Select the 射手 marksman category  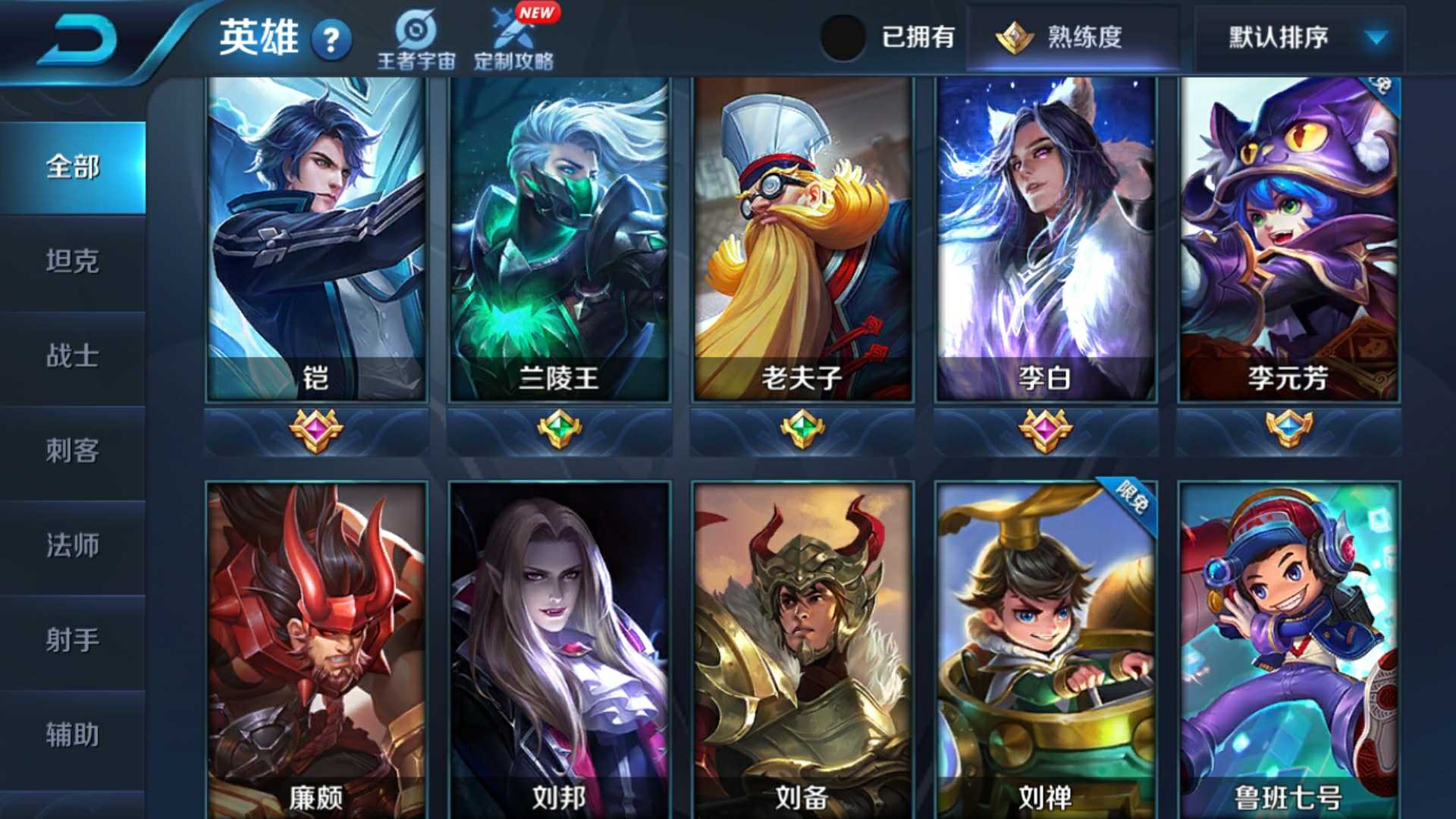coord(72,641)
